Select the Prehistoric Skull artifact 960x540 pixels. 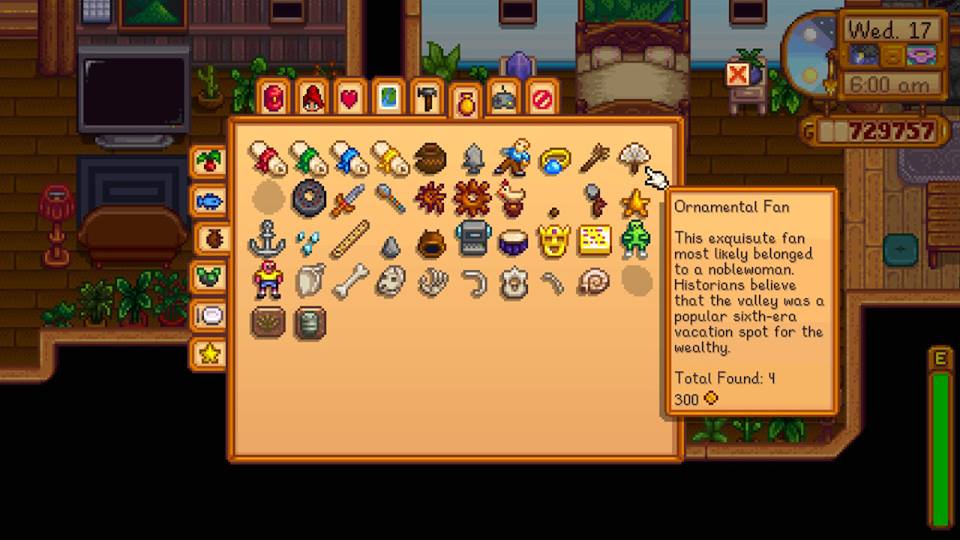(390, 282)
